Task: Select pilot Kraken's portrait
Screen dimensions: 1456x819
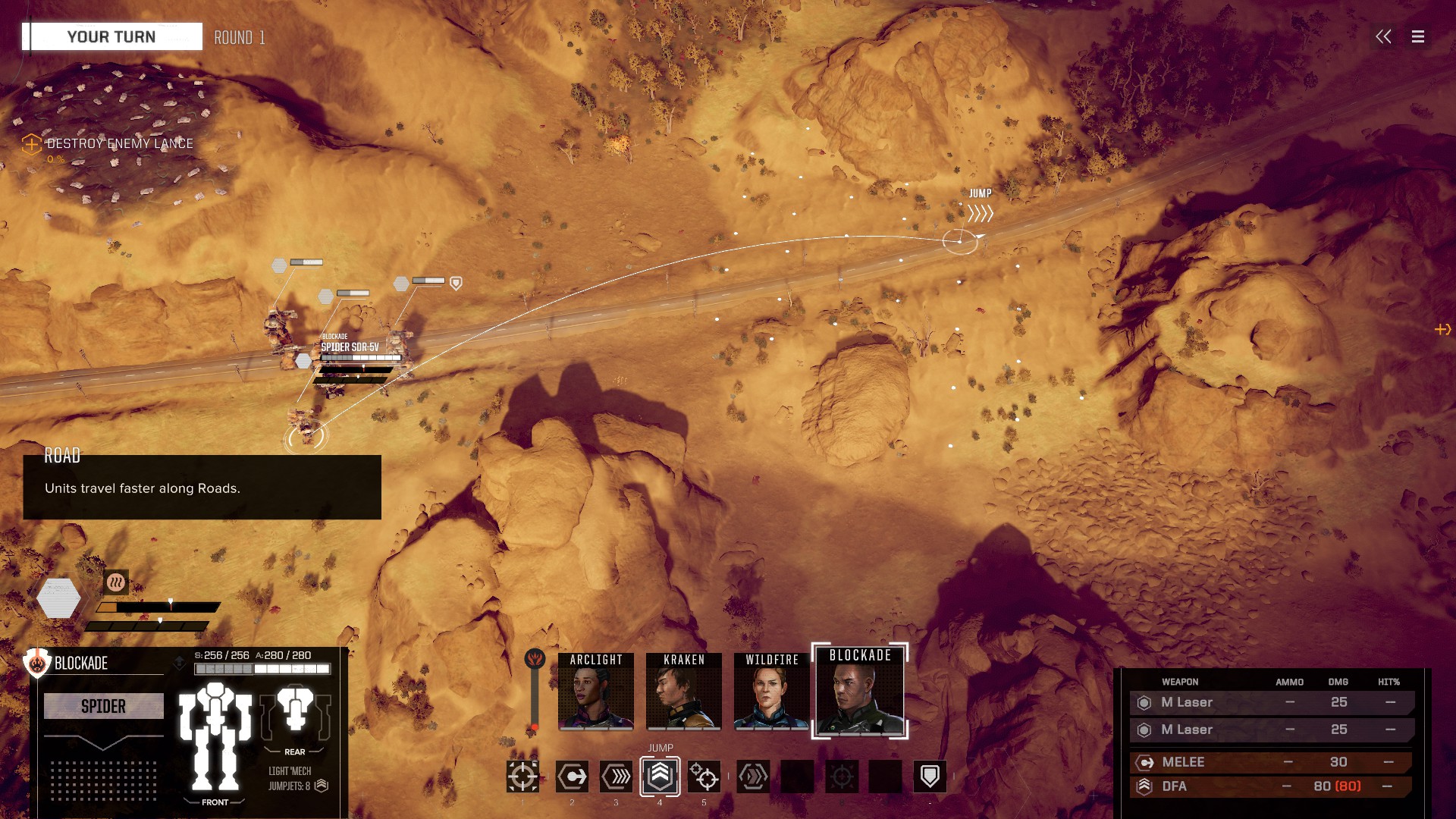Action: pyautogui.click(x=683, y=692)
